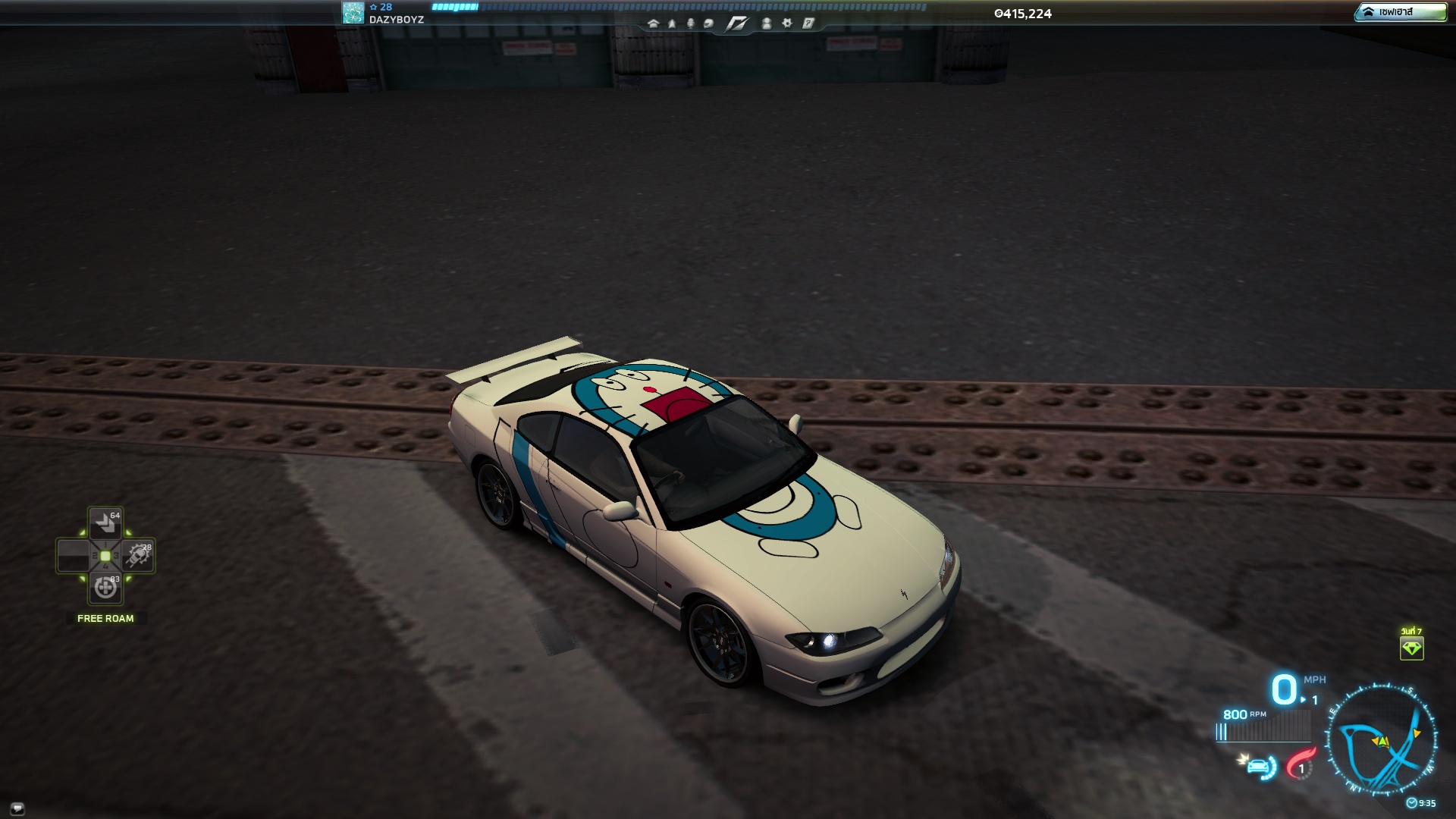Click the red nitrous flame icon
The height and width of the screenshot is (819, 1456).
pos(1300,764)
